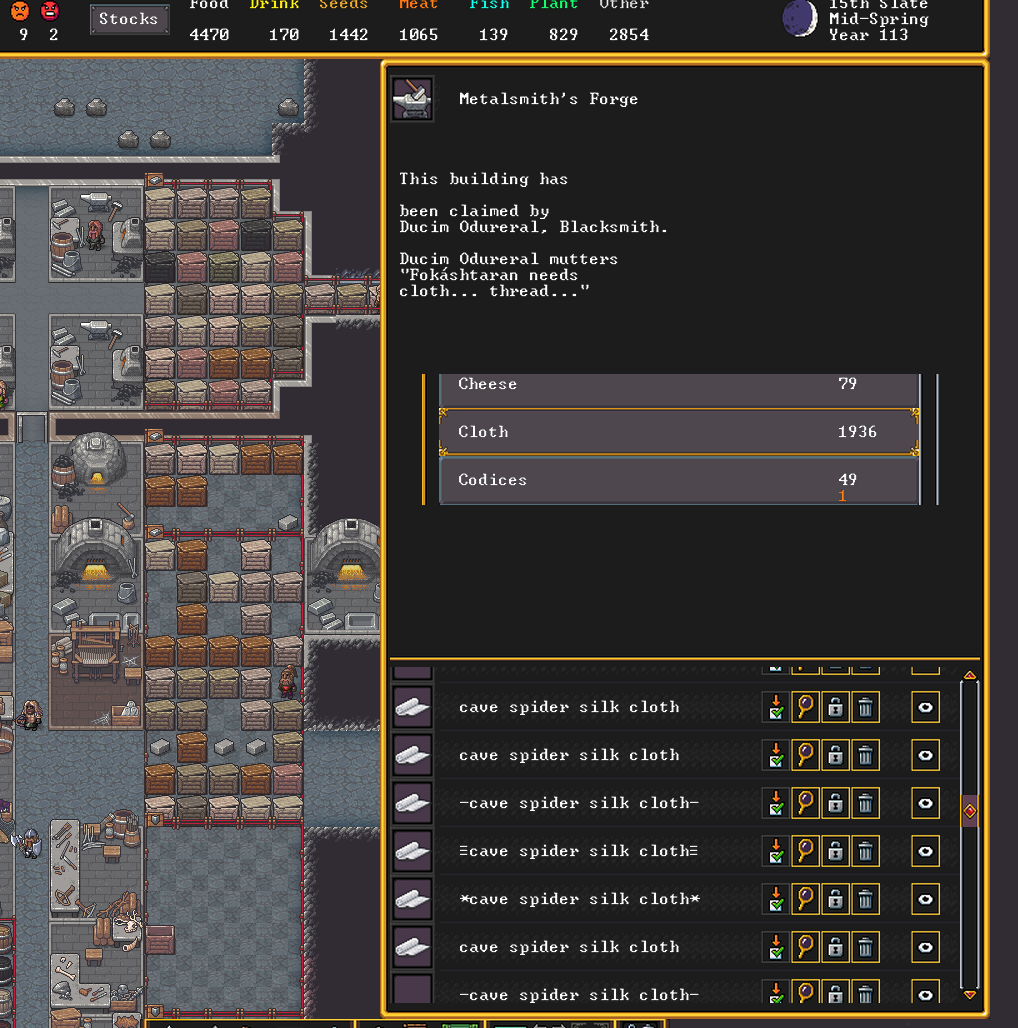Viewport: 1018px width, 1028px height.
Task: Click trash icon on *cave spider silk cloth* row
Action: pyautogui.click(x=866, y=899)
